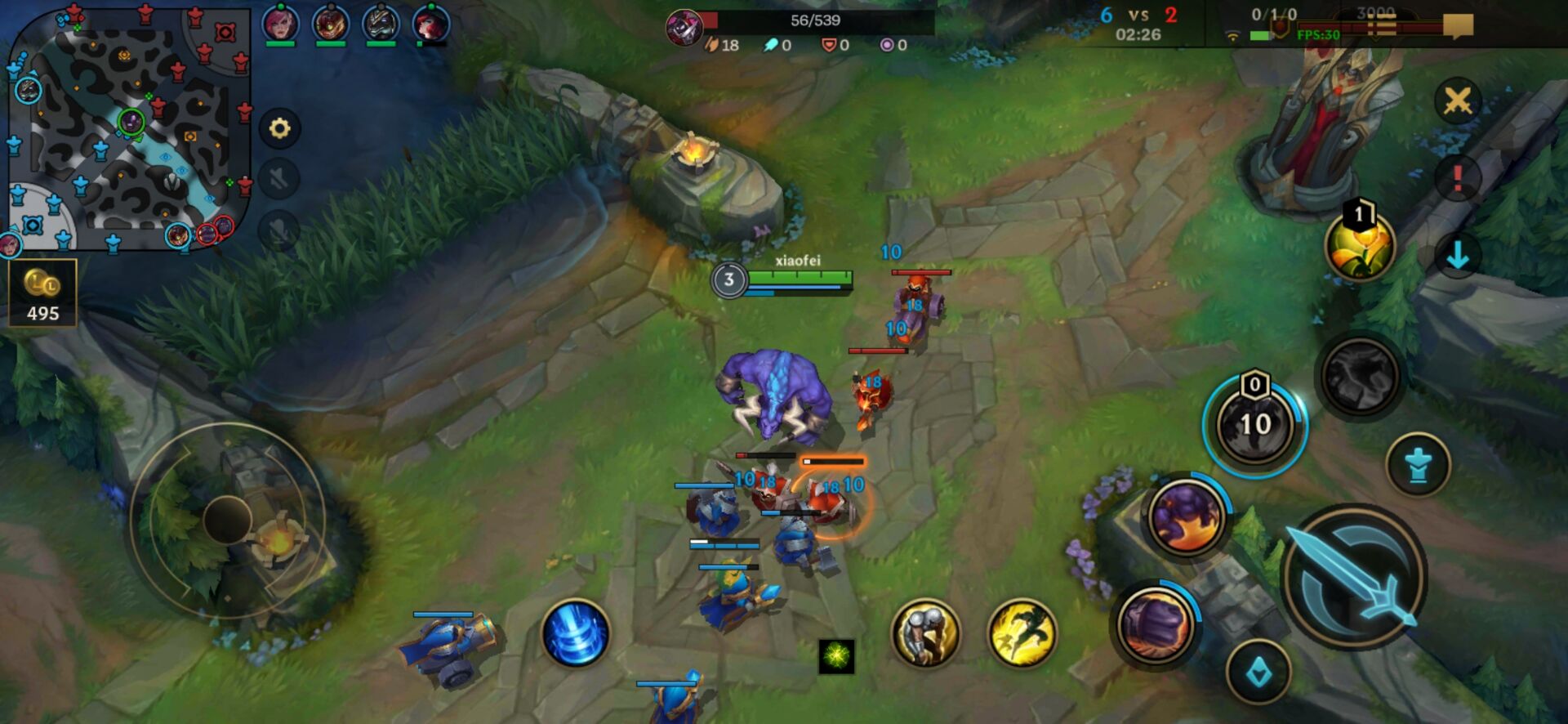
Task: Use the yellow flower item with badge 1
Action: click(x=1361, y=246)
